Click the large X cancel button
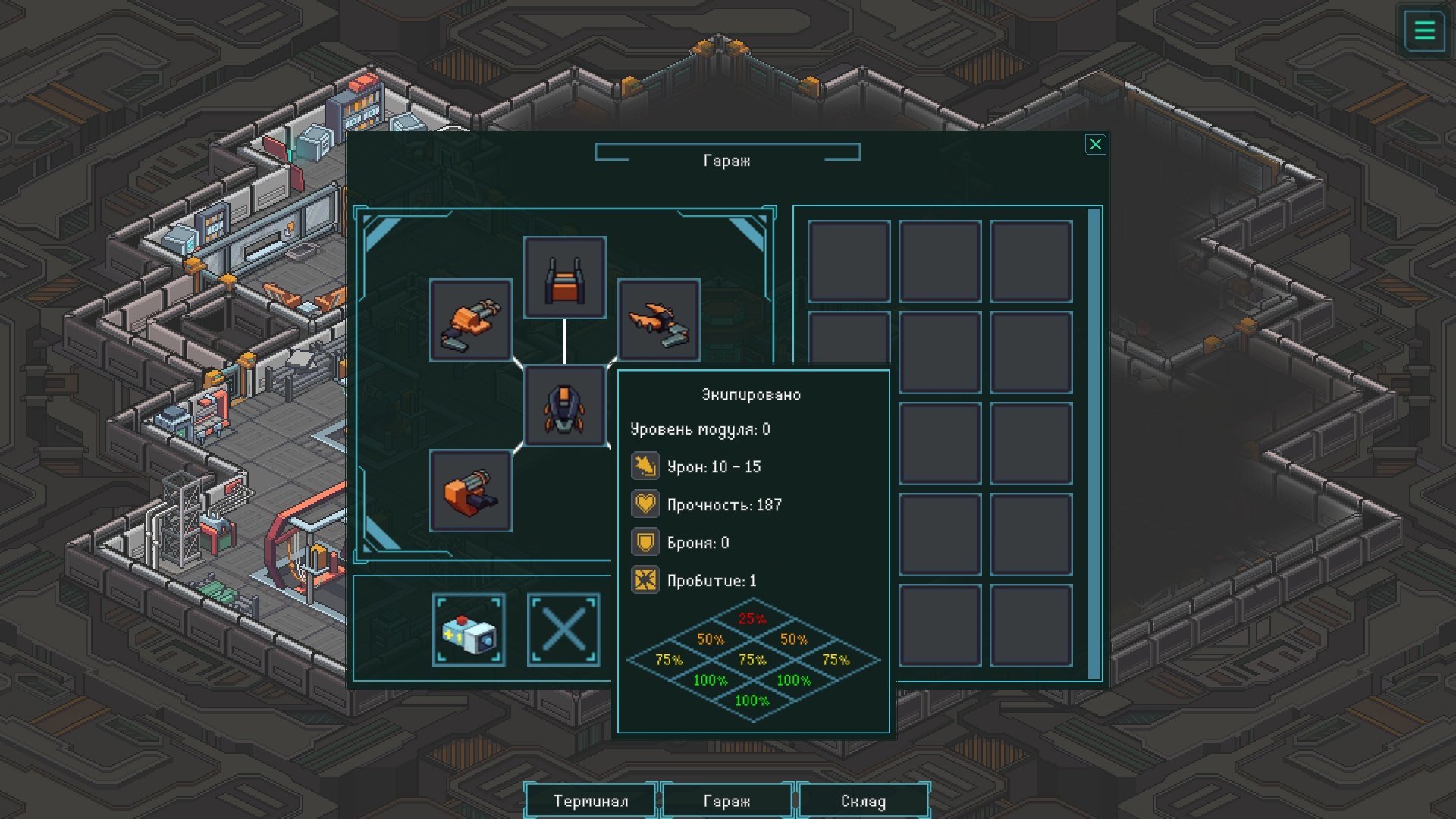 coord(563,630)
